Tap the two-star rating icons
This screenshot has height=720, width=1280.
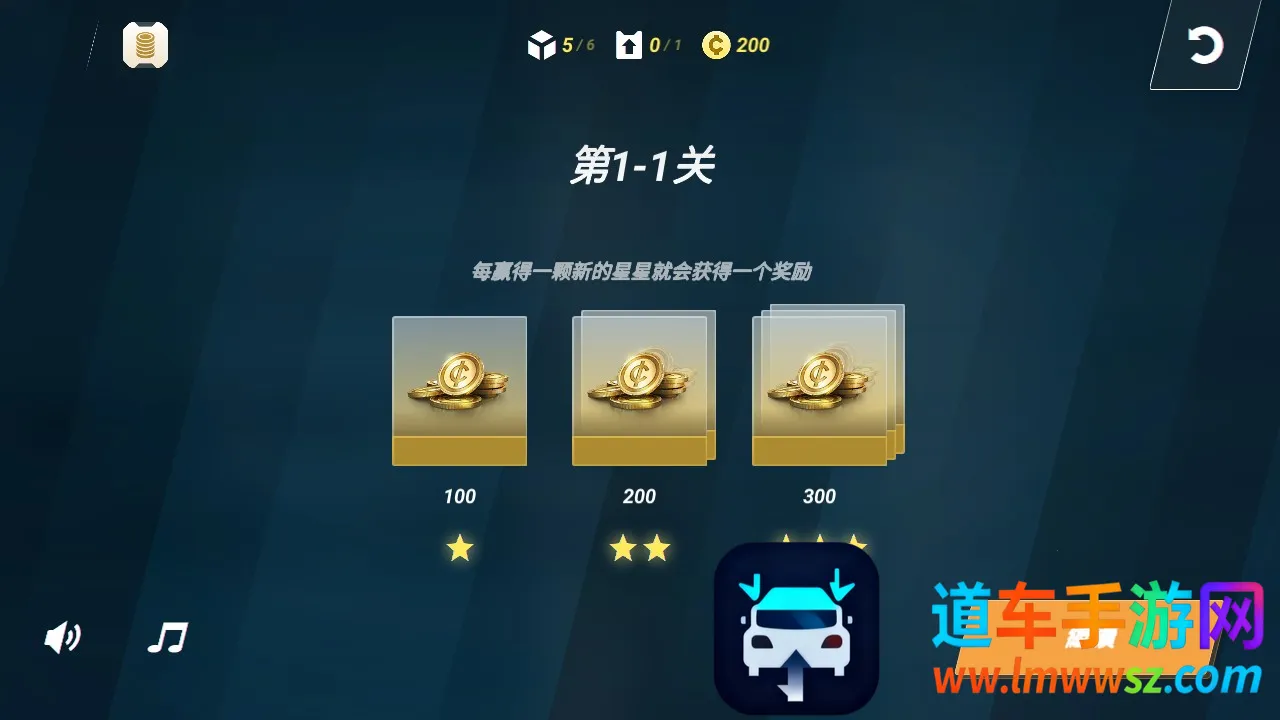tap(640, 548)
